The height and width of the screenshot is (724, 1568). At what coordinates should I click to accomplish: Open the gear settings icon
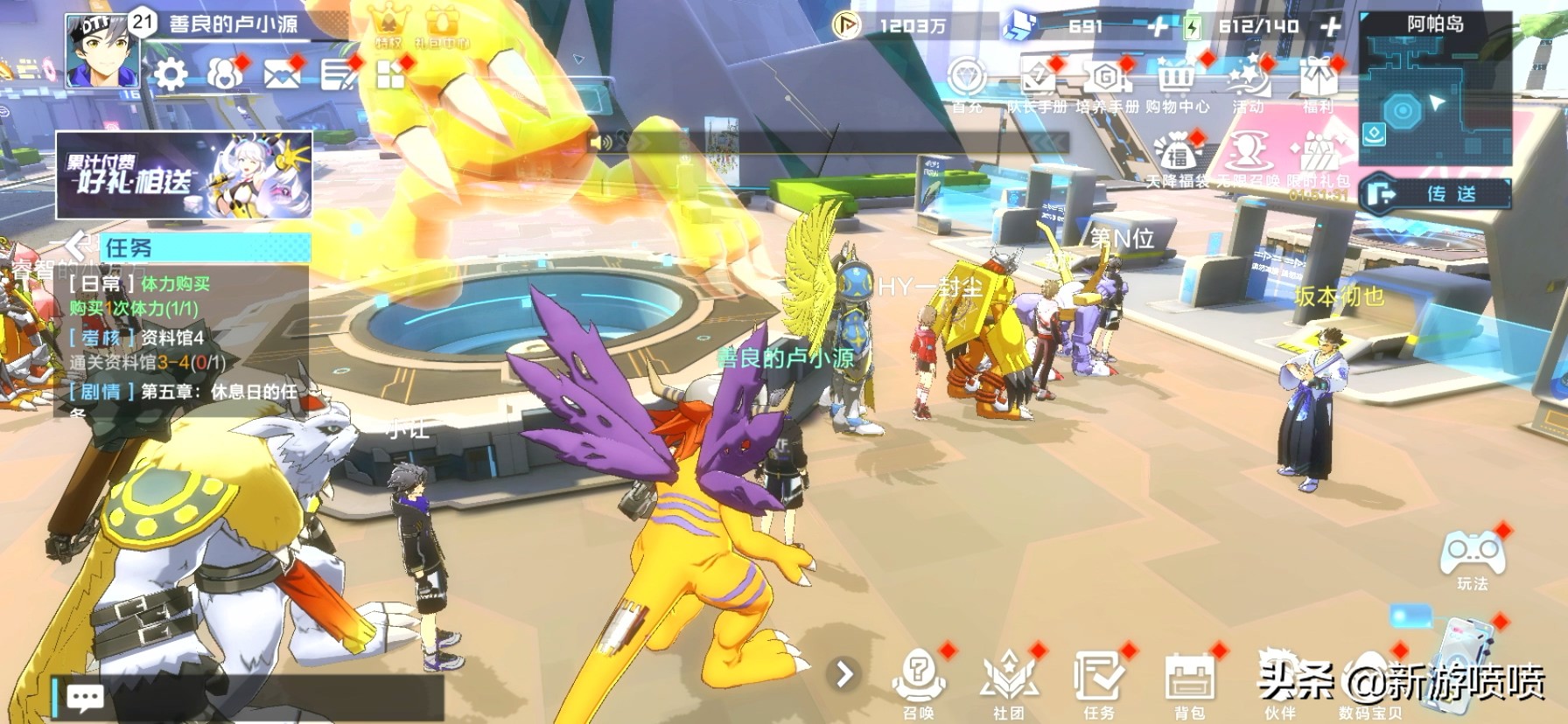pyautogui.click(x=171, y=75)
